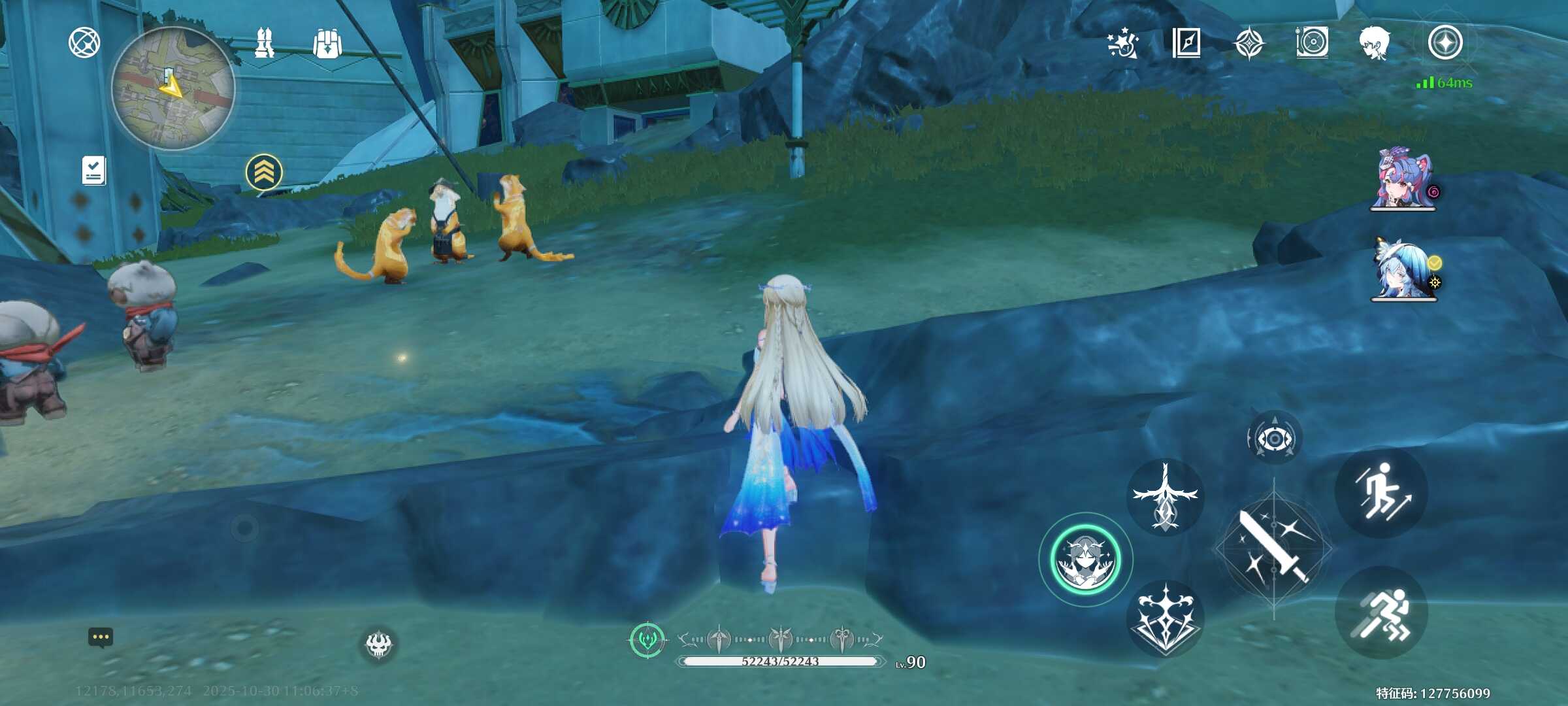Switch to the blue-haired party member with hat
Viewport: 1568px width, 706px height.
pos(1403,269)
